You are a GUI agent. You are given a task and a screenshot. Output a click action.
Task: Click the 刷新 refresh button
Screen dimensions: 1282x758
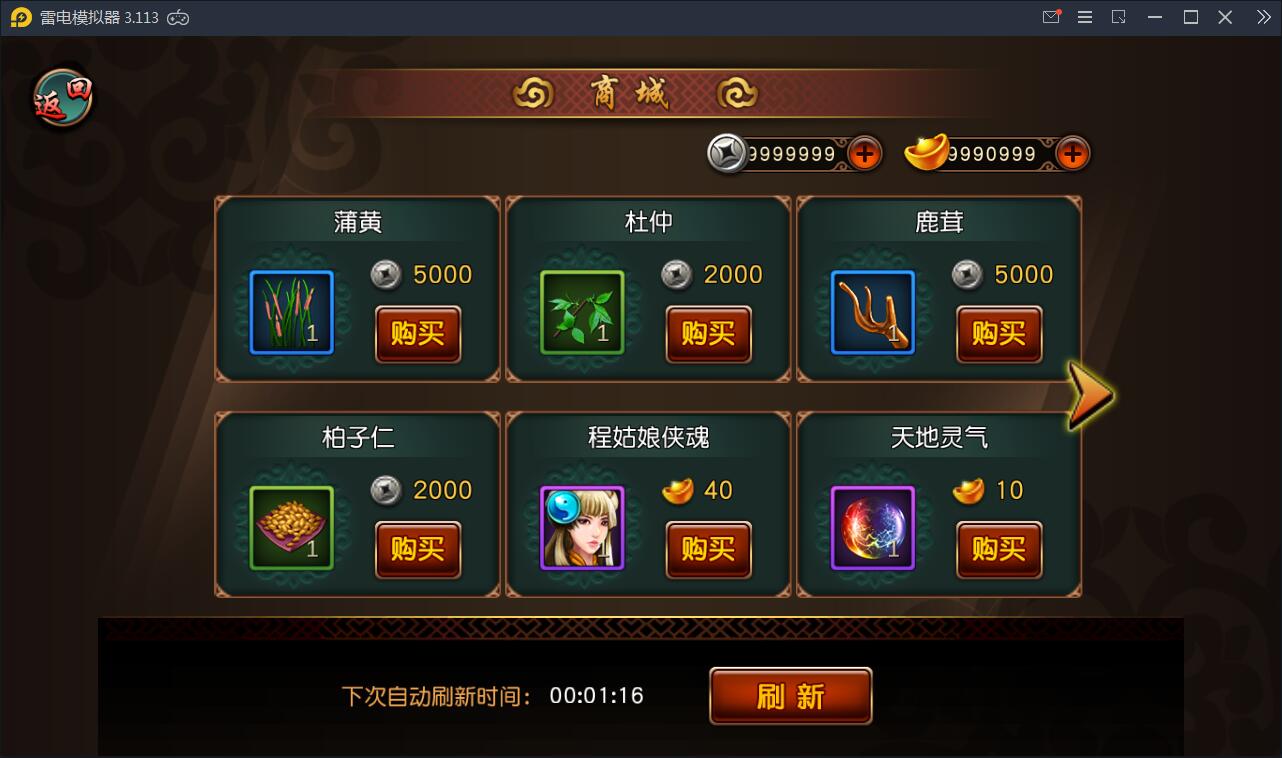click(x=790, y=695)
